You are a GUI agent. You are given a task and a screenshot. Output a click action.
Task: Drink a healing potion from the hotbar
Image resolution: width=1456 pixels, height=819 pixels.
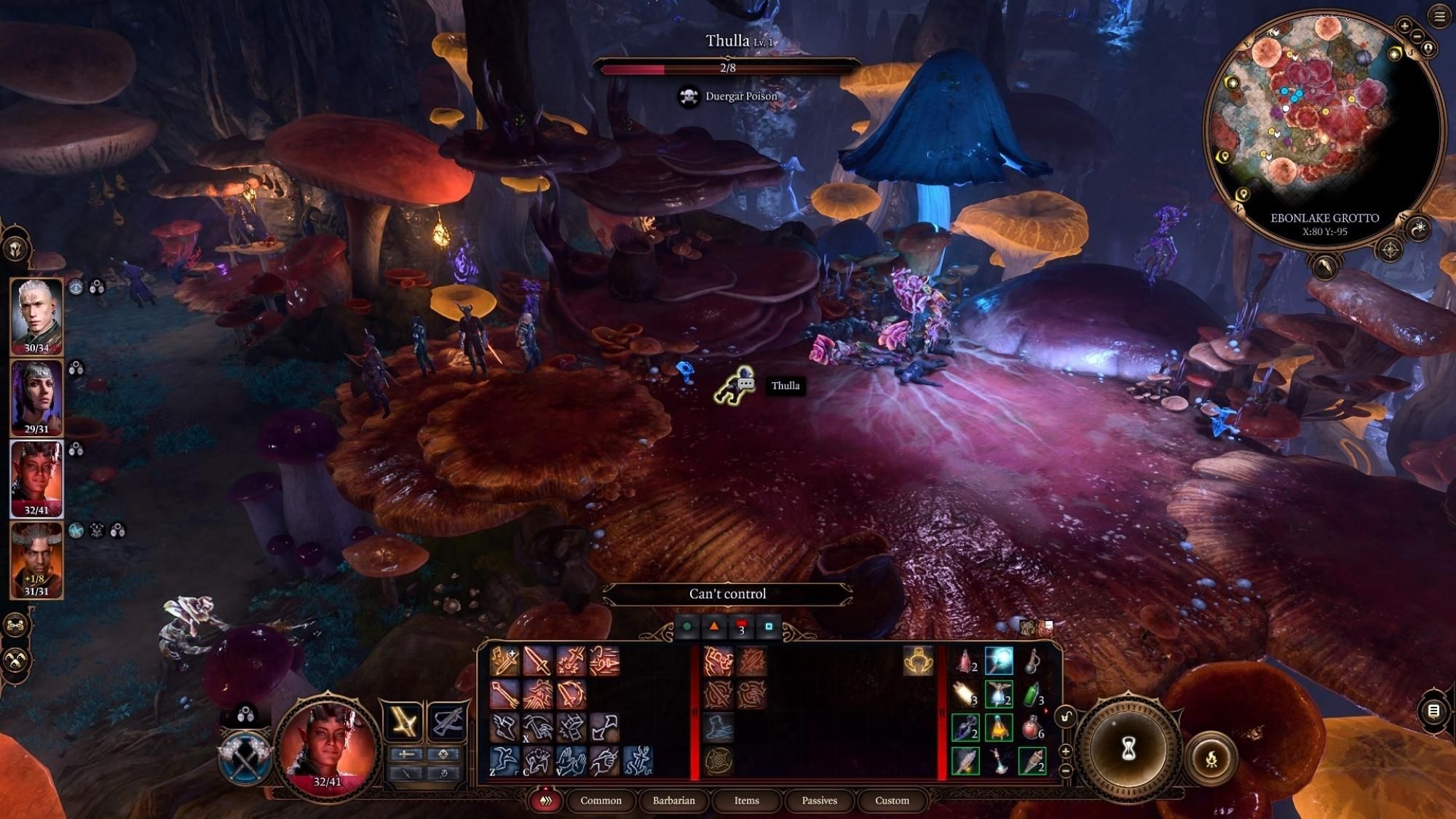1032,729
